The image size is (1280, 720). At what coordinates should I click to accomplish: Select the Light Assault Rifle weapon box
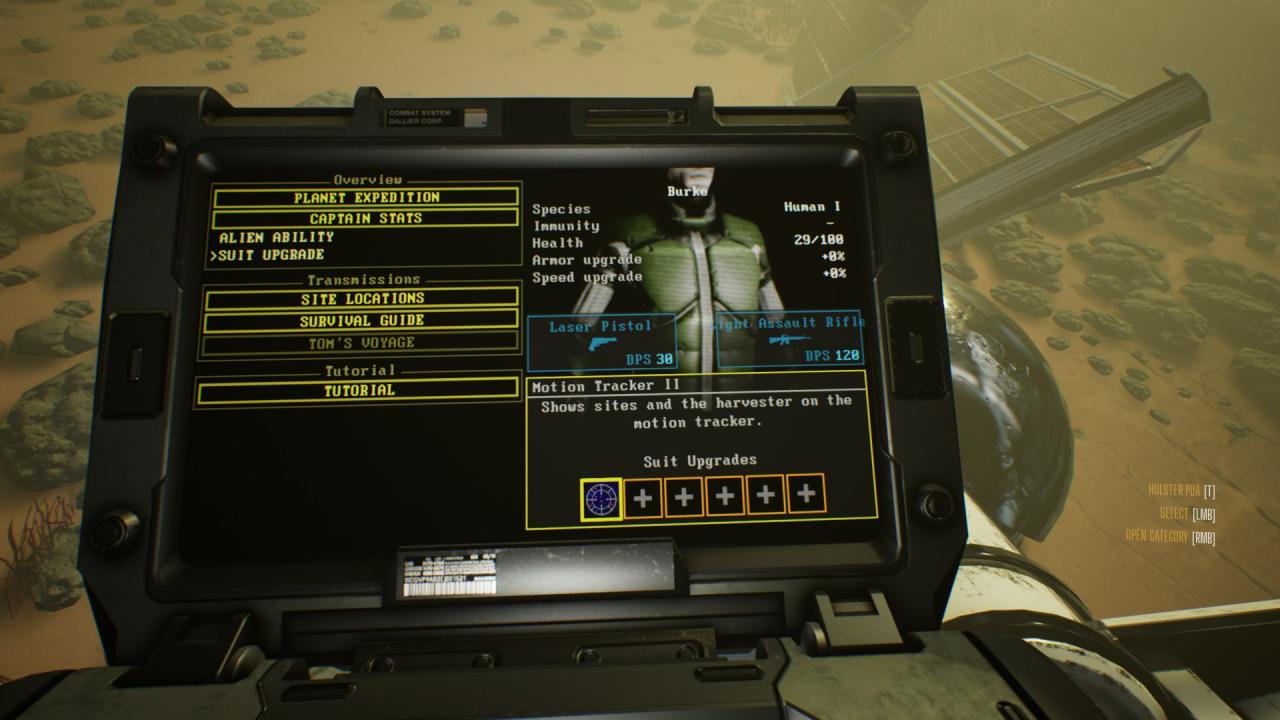(790, 340)
